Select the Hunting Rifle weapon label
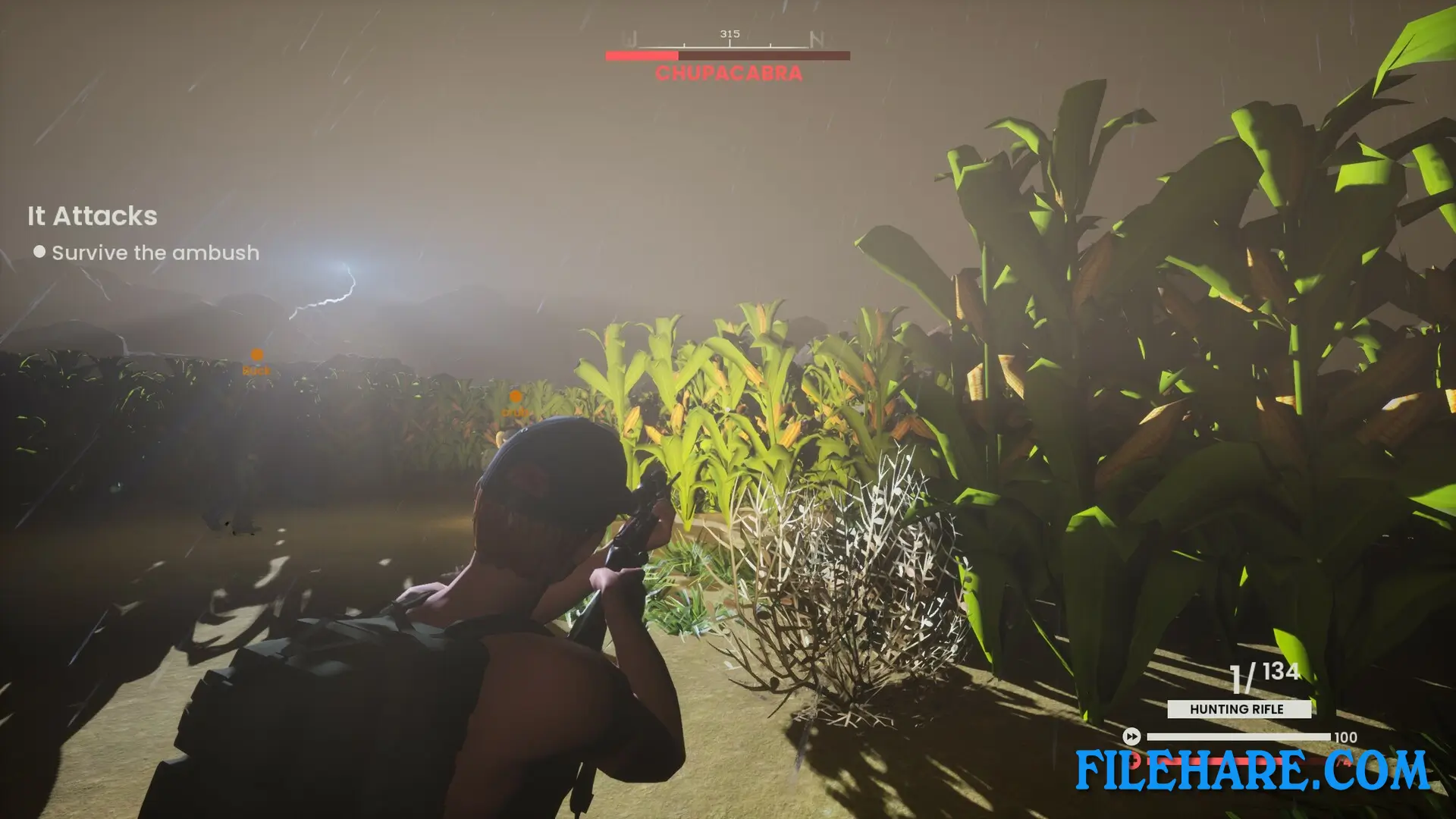1456x819 pixels. click(1238, 709)
